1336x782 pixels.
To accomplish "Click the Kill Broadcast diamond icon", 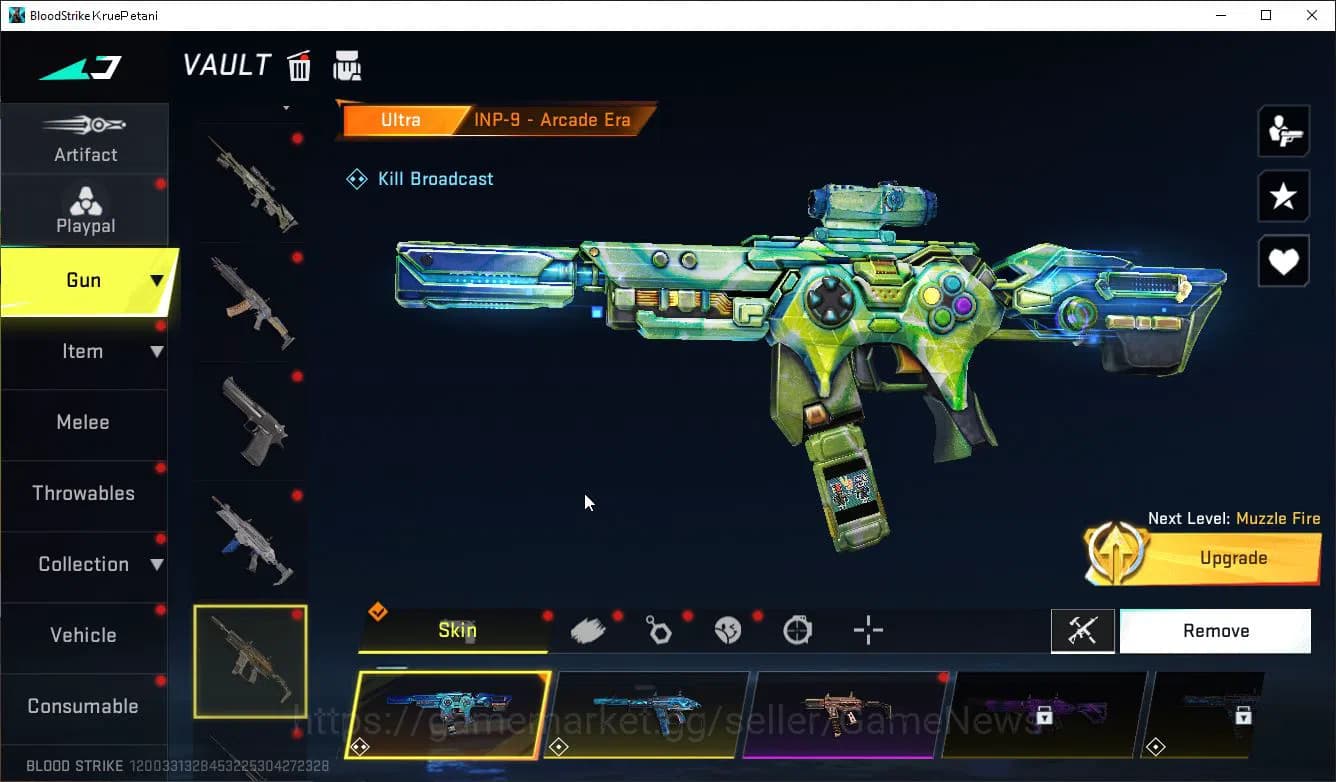I will (356, 178).
